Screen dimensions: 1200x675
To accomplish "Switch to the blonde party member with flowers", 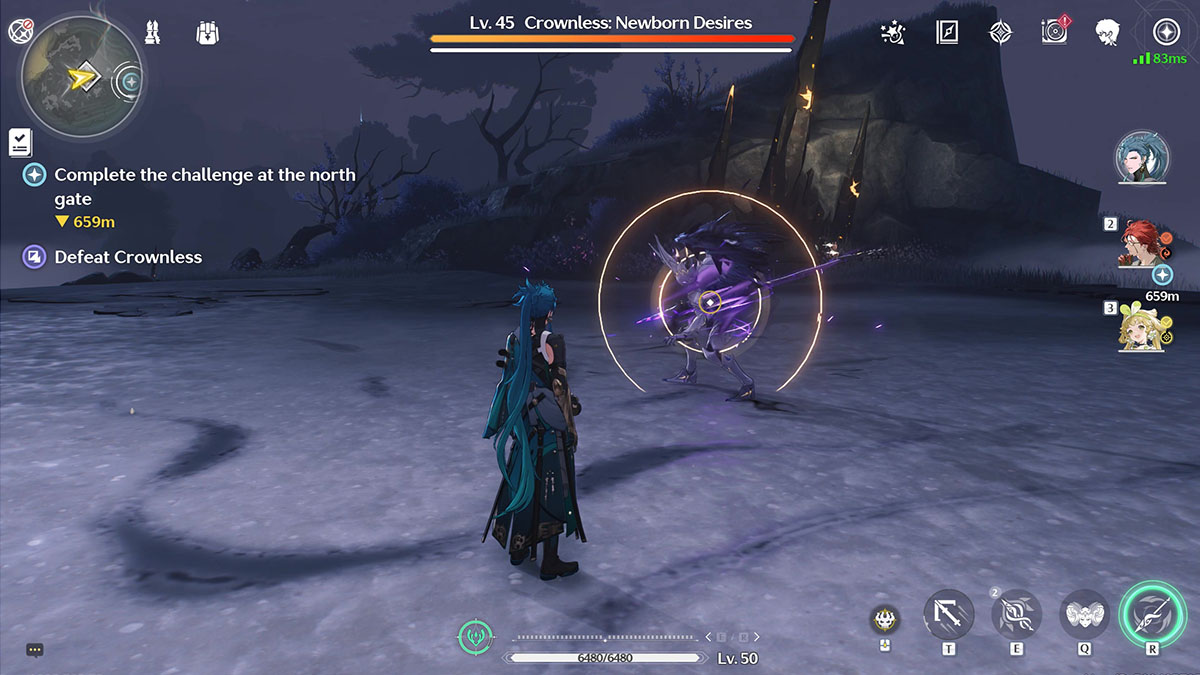I will coord(1138,327).
